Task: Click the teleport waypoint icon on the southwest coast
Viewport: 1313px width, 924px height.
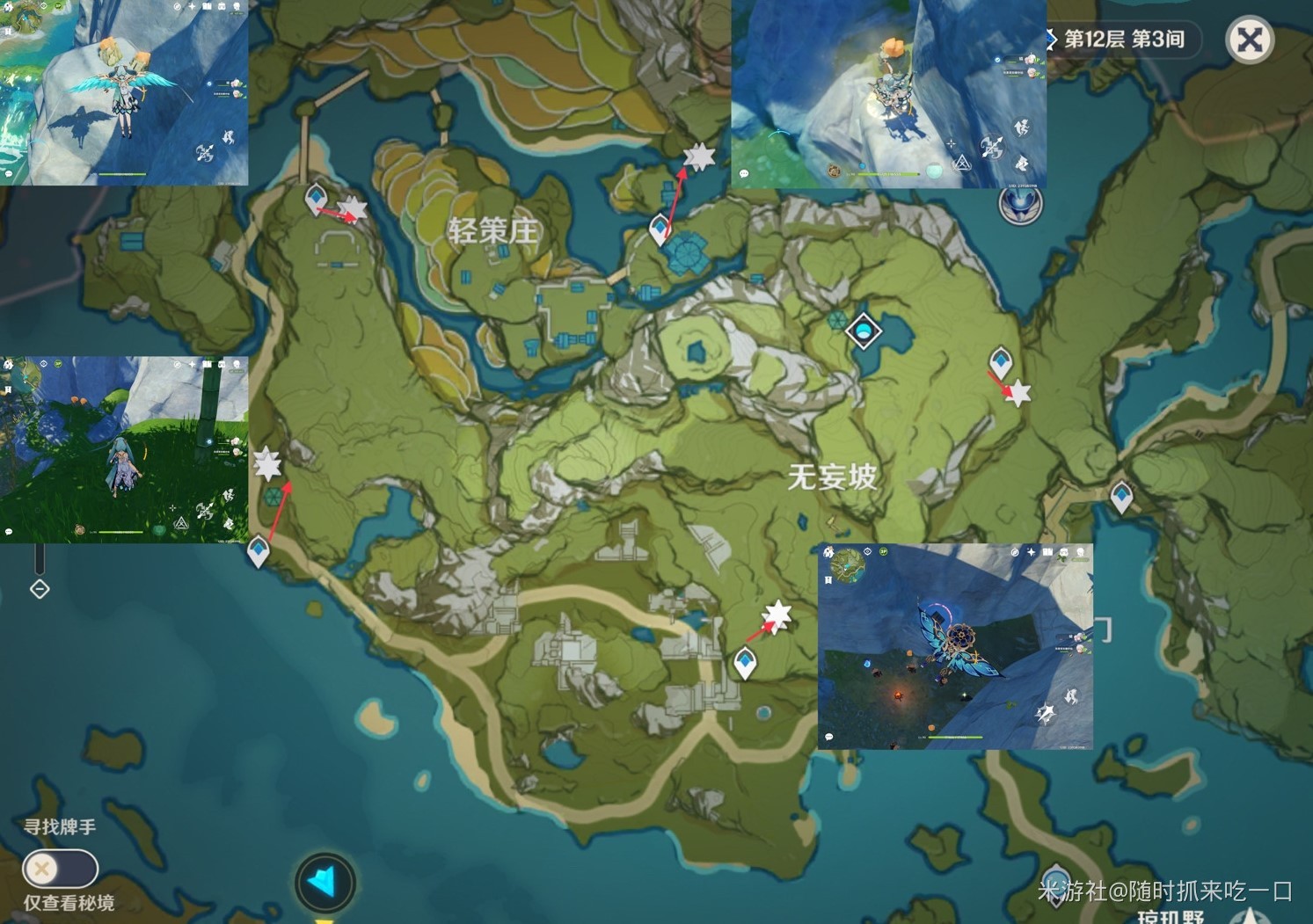Action: tap(258, 548)
